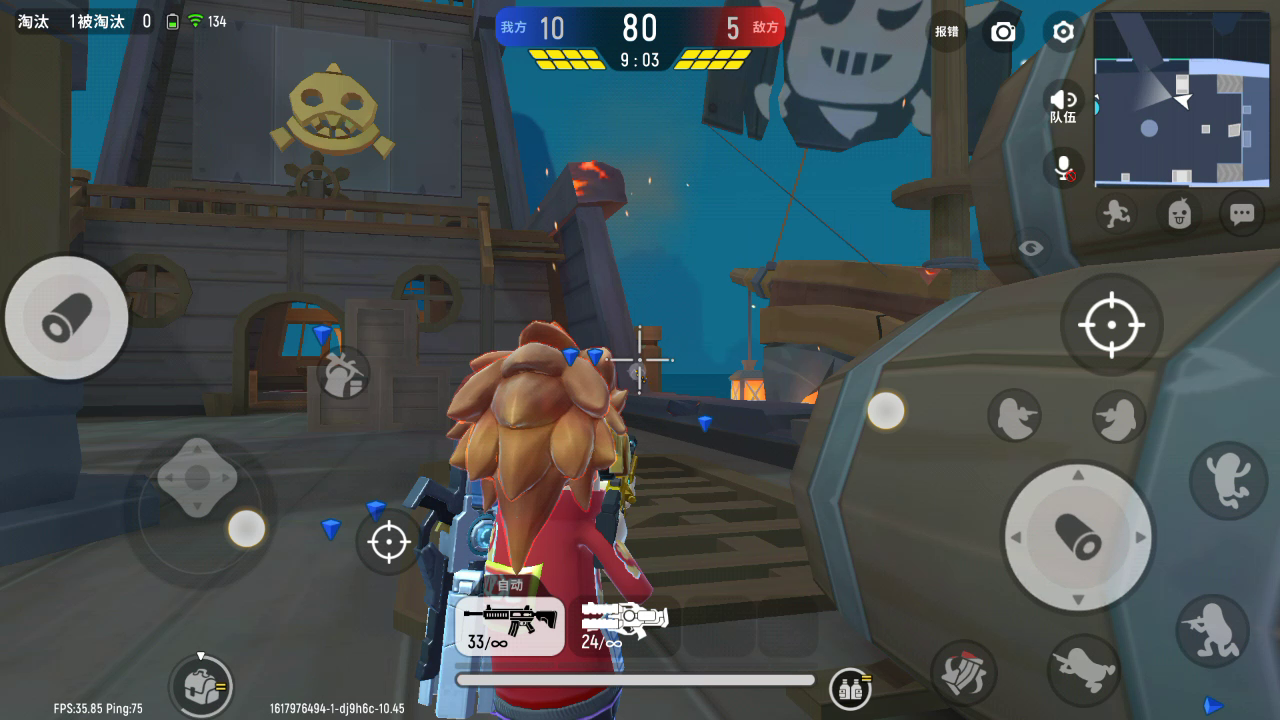Open the backpack icon
Viewport: 1280px width, 720px height.
point(202,685)
